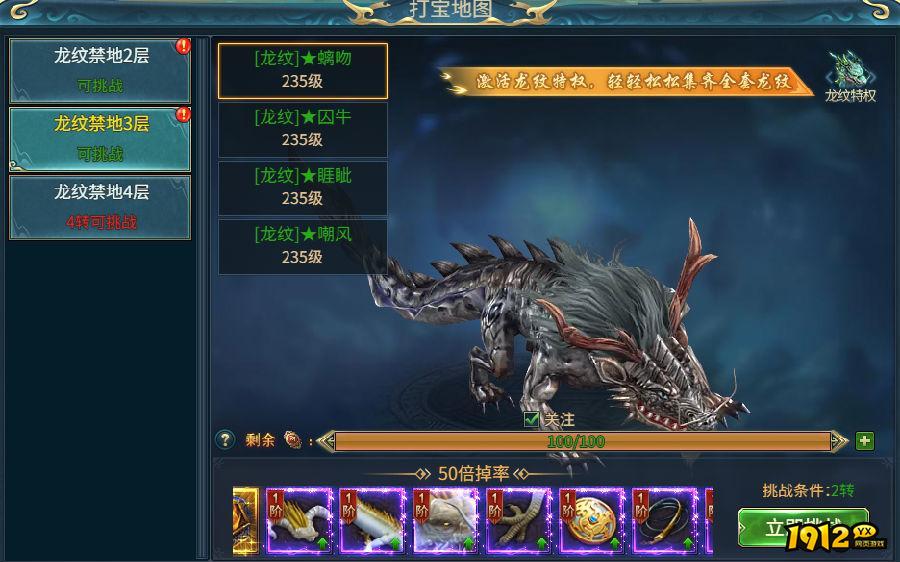This screenshot has width=900, height=562.
Task: Inspect the white dragon head drop item
Action: tap(445, 520)
